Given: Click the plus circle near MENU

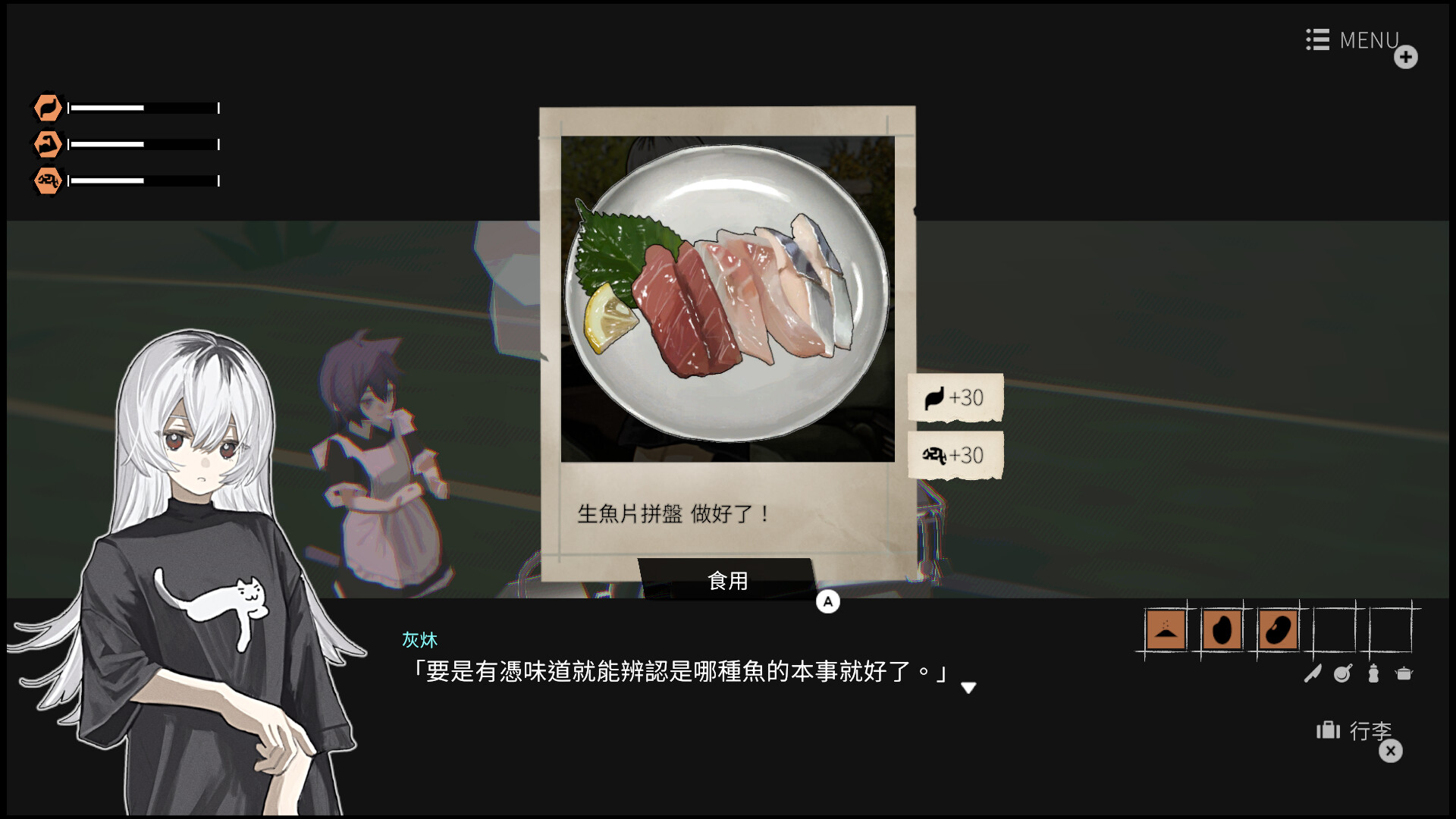Looking at the screenshot, I should click(x=1407, y=57).
